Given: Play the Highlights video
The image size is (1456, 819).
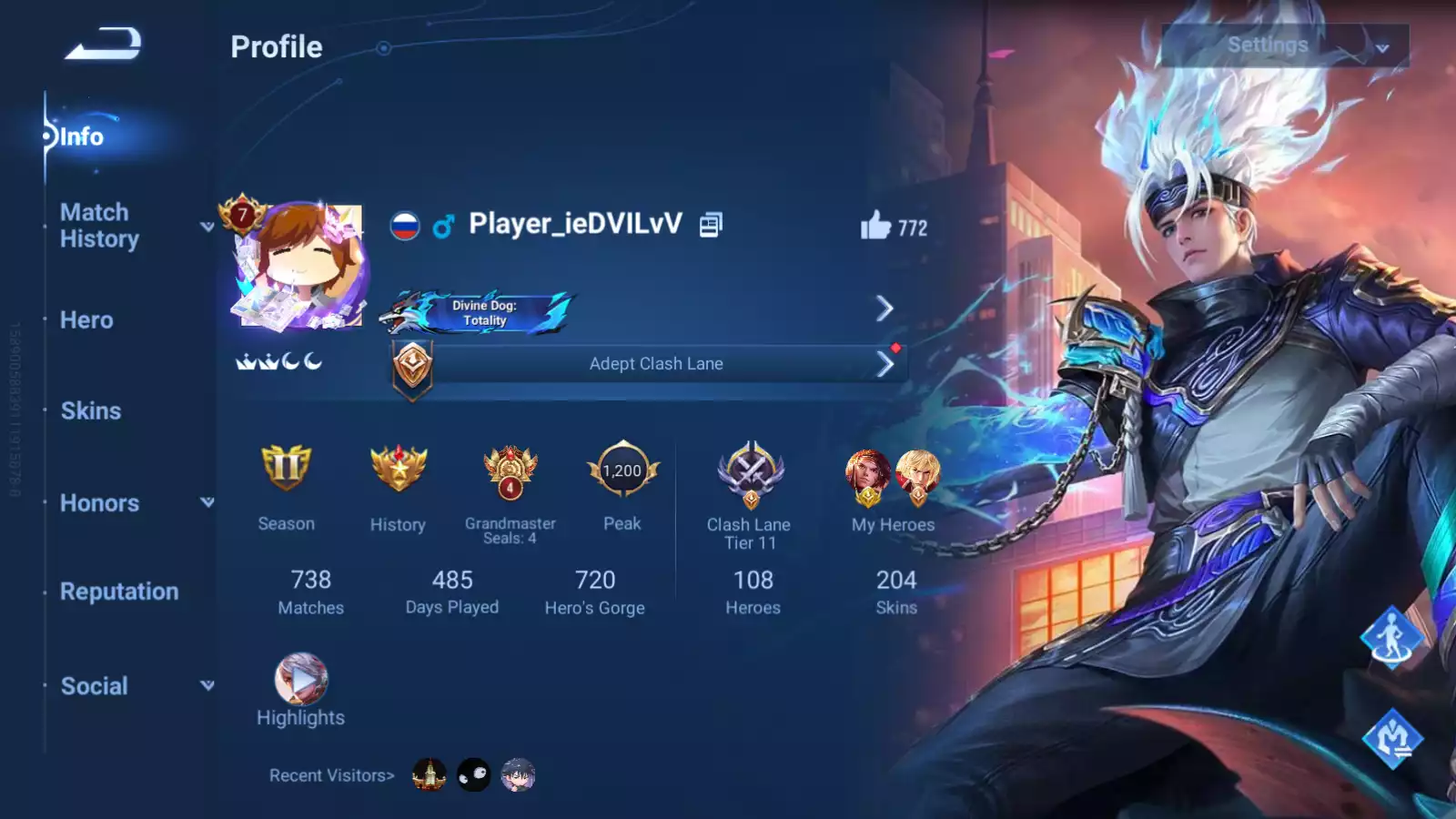Looking at the screenshot, I should coord(300,678).
